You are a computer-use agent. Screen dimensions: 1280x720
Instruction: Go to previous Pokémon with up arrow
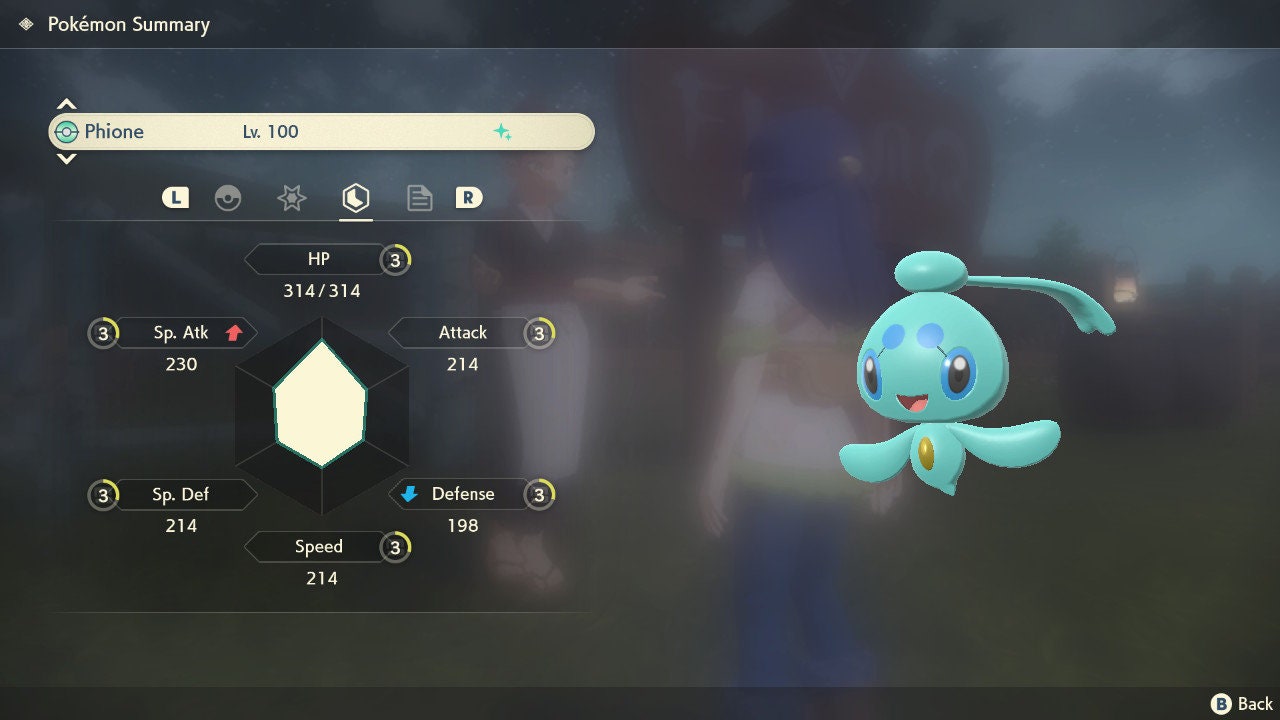point(66,104)
